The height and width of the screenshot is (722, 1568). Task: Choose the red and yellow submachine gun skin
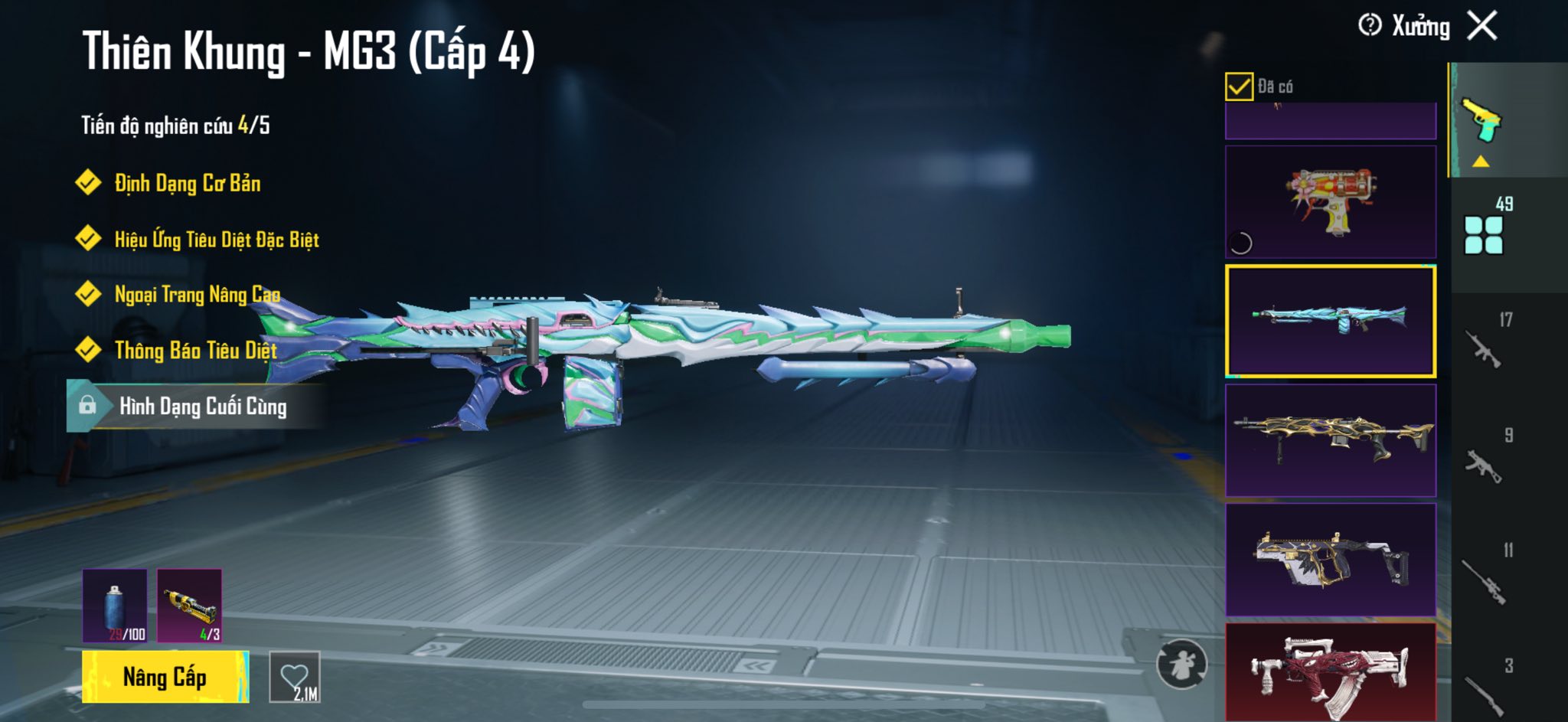(x=1331, y=202)
